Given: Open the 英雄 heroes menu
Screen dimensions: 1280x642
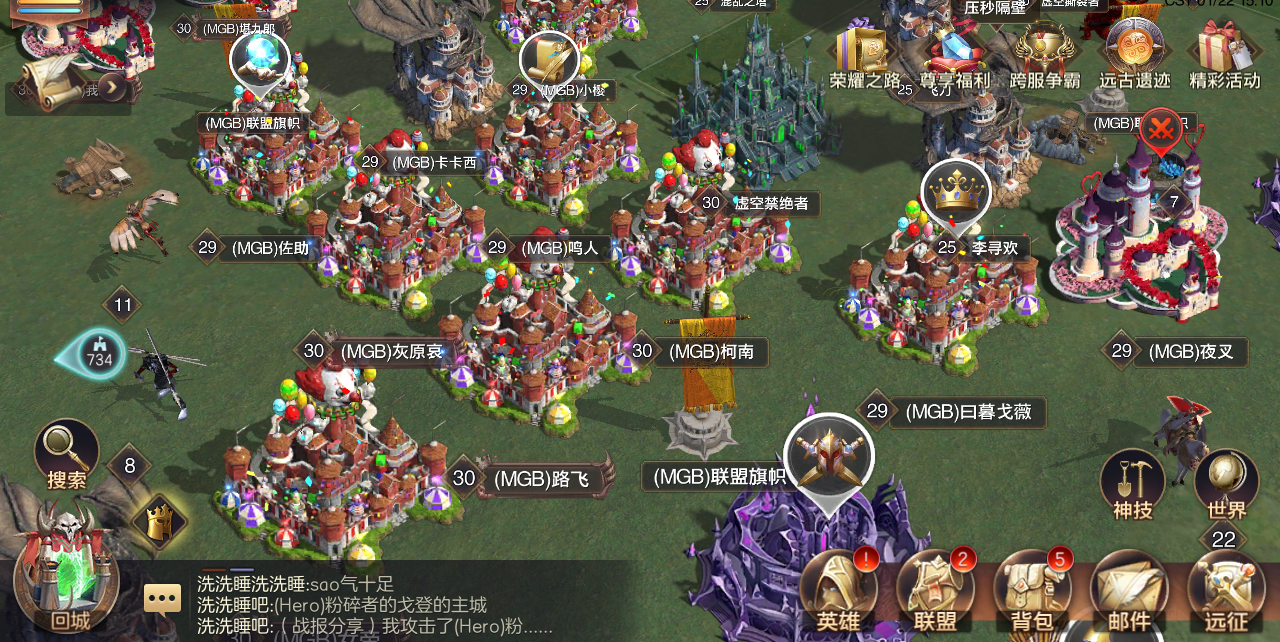Looking at the screenshot, I should (x=838, y=592).
